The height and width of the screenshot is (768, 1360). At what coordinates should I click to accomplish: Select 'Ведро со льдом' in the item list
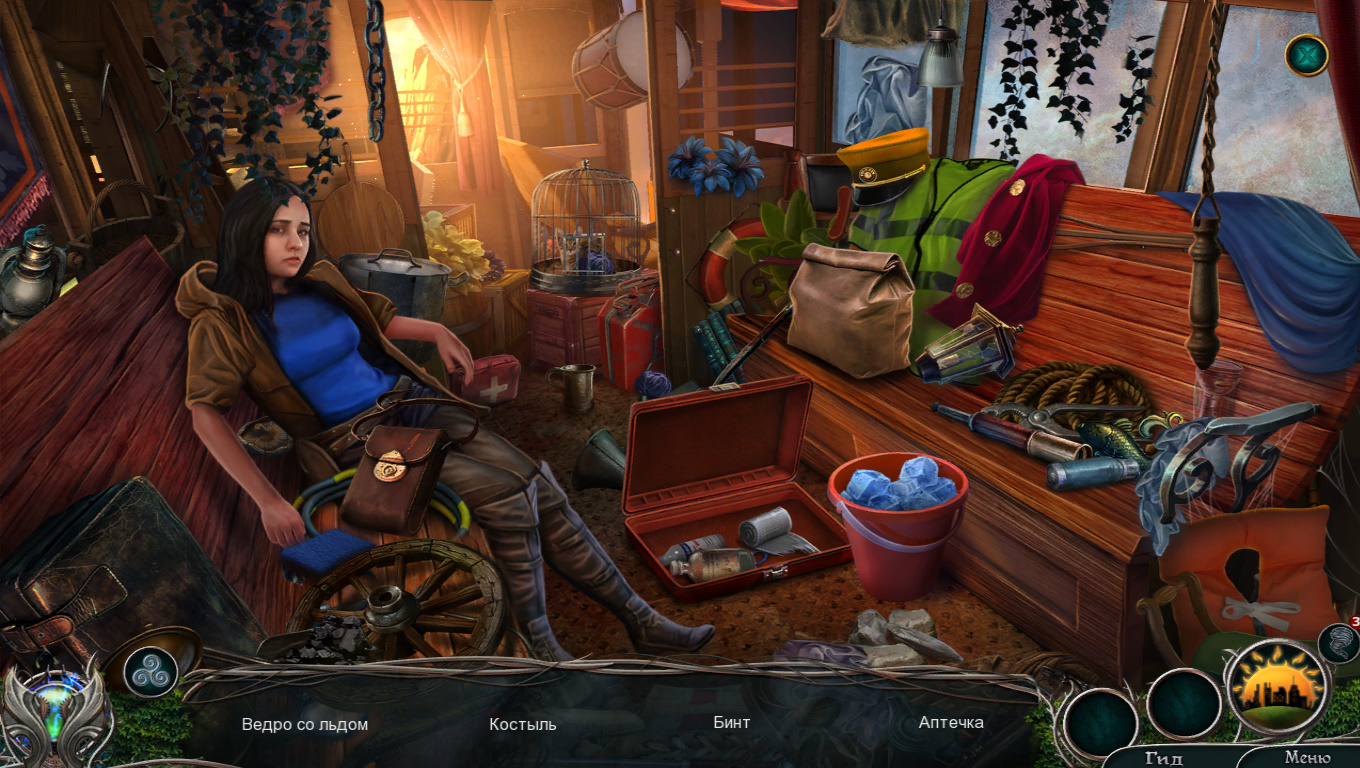pos(305,724)
